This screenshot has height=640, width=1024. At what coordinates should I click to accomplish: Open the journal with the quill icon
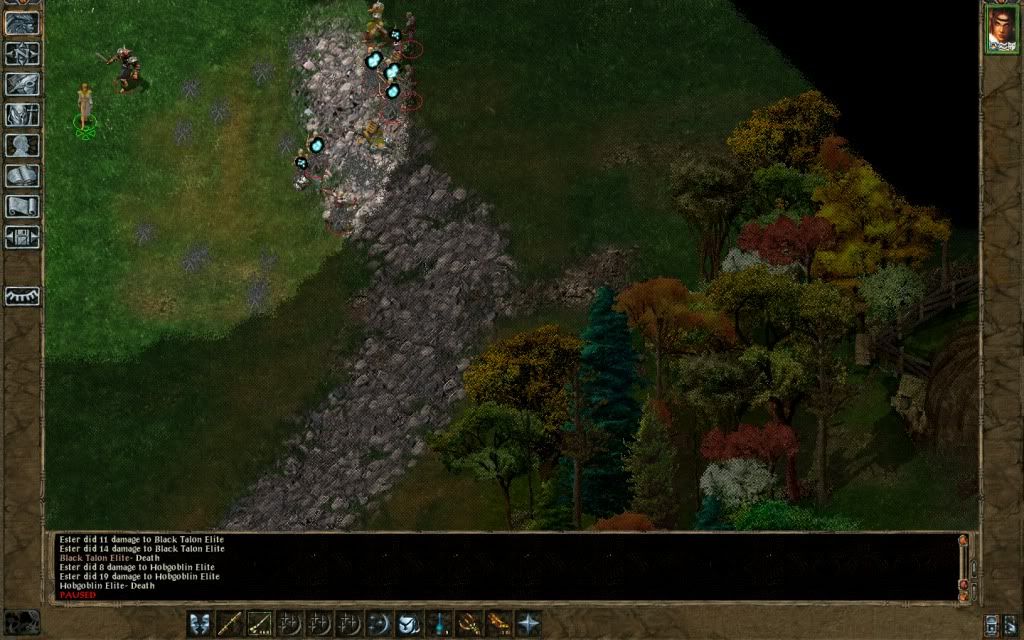(x=22, y=84)
